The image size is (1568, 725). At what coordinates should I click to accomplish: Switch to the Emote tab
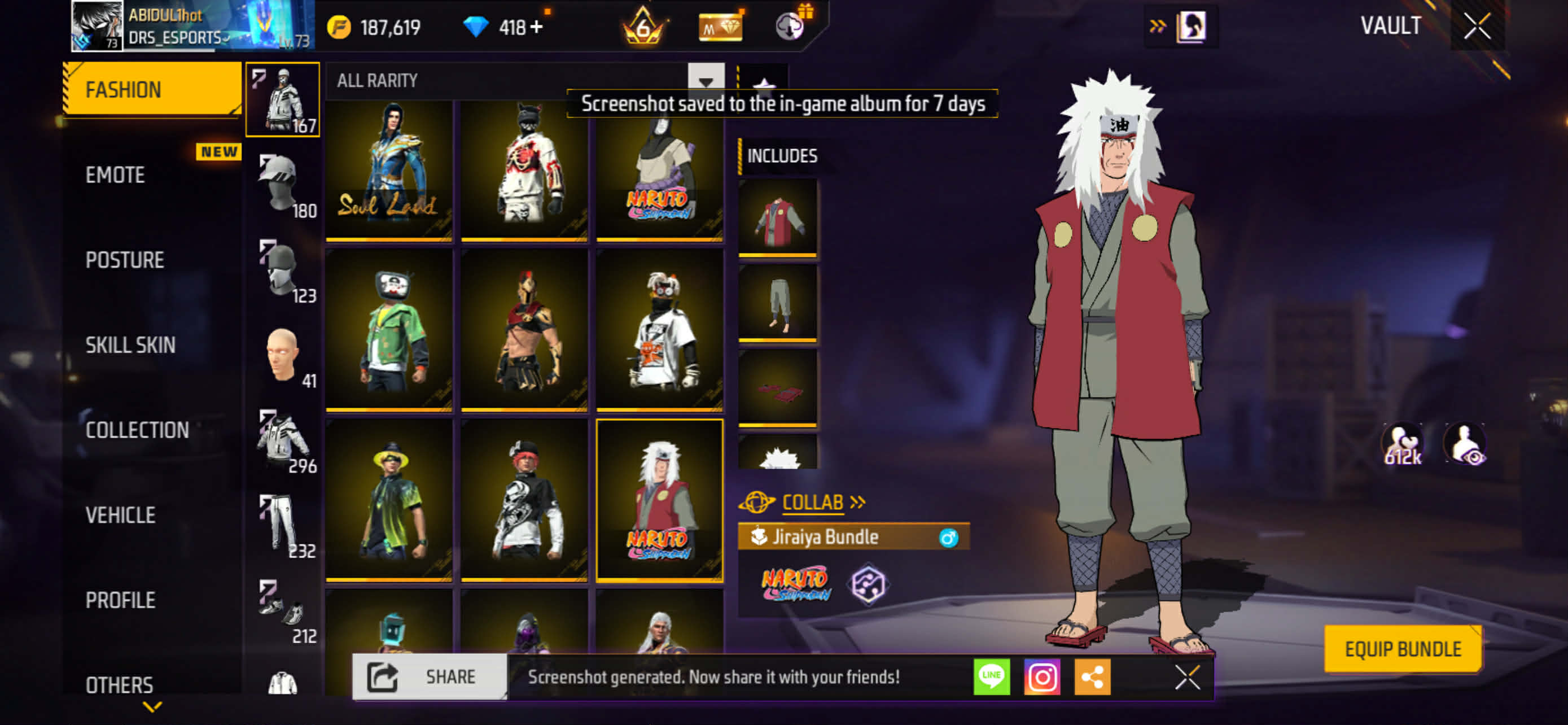click(116, 175)
